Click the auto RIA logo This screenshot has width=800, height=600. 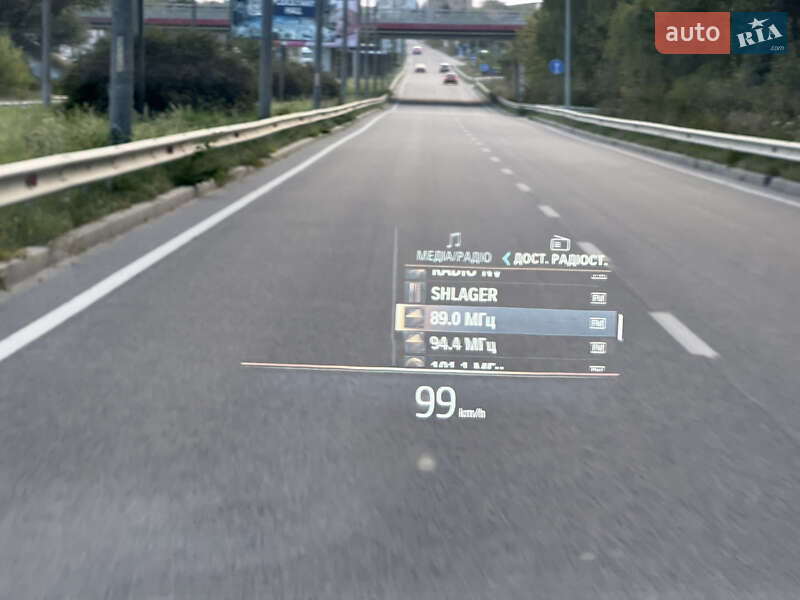[721, 33]
